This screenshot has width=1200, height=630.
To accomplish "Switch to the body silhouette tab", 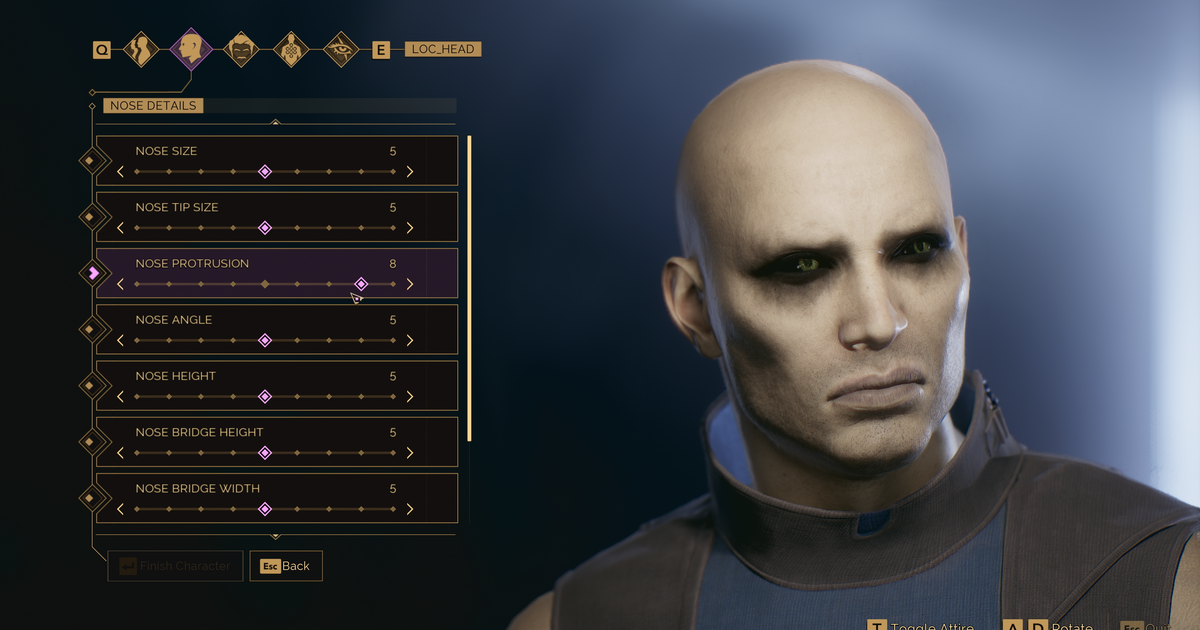I will point(140,49).
